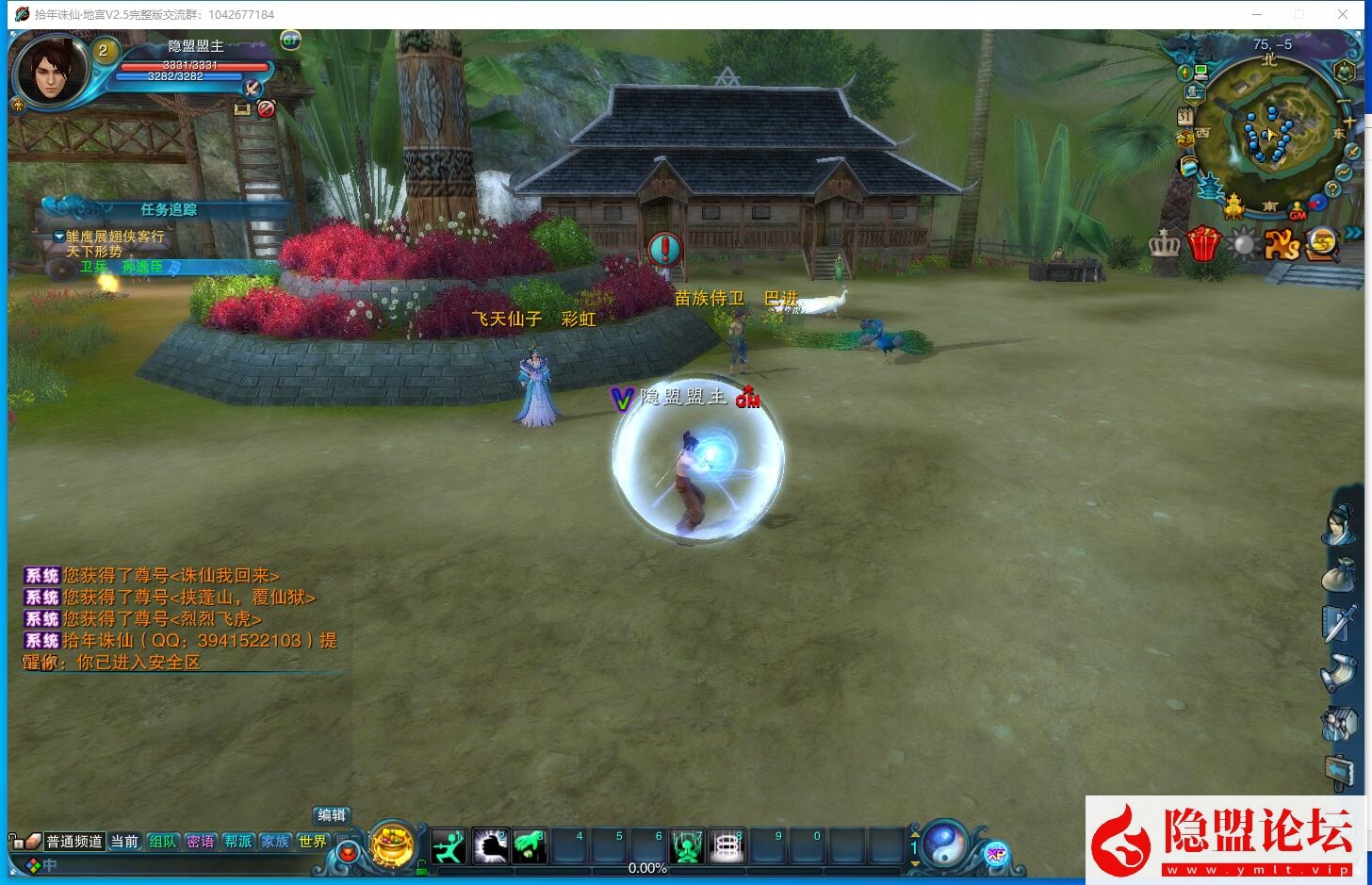This screenshot has height=885, width=1372.
Task: Switch to the 密语 whisper tab
Action: tap(200, 842)
